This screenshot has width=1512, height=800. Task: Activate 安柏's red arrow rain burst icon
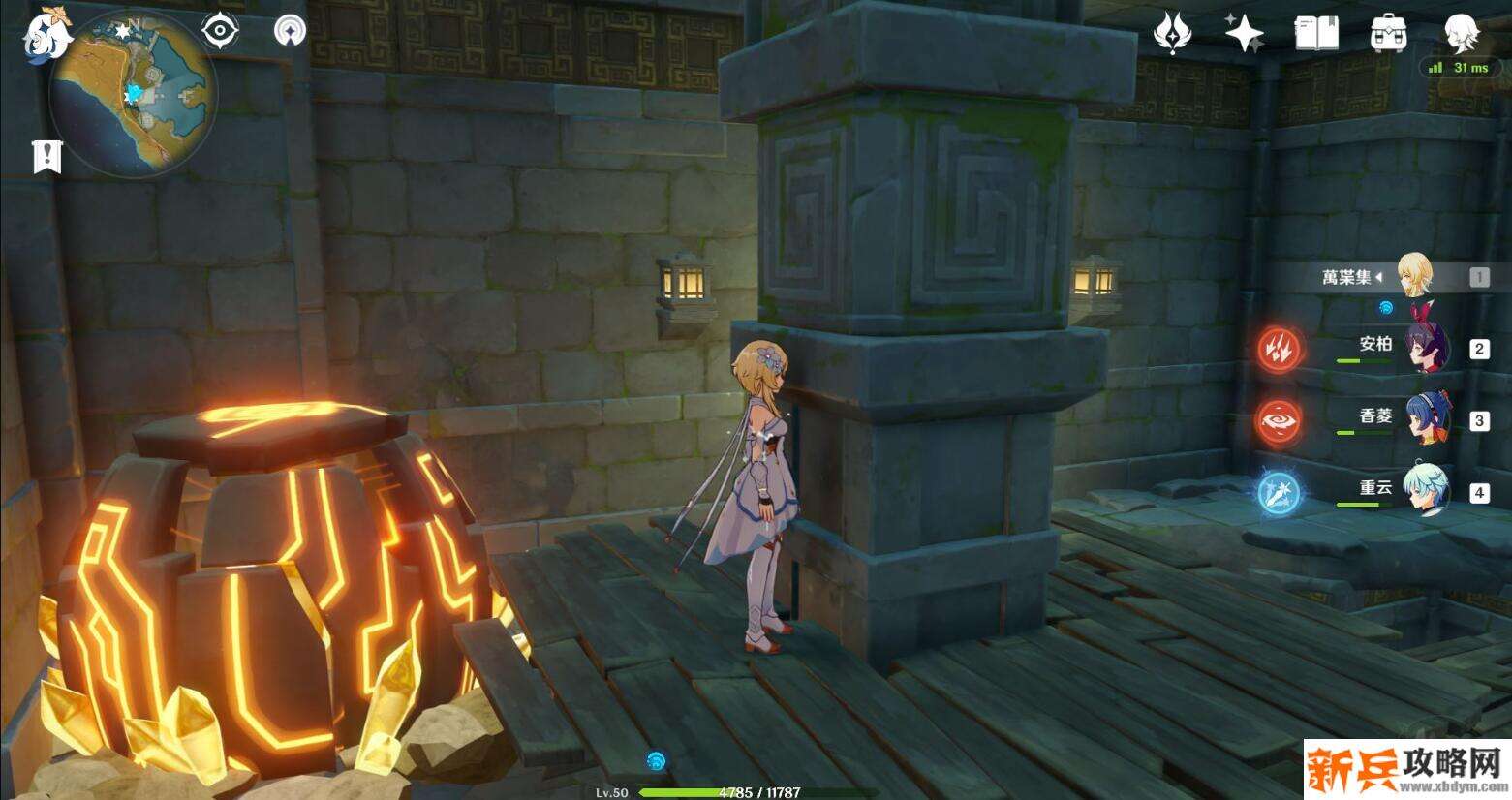click(x=1281, y=349)
